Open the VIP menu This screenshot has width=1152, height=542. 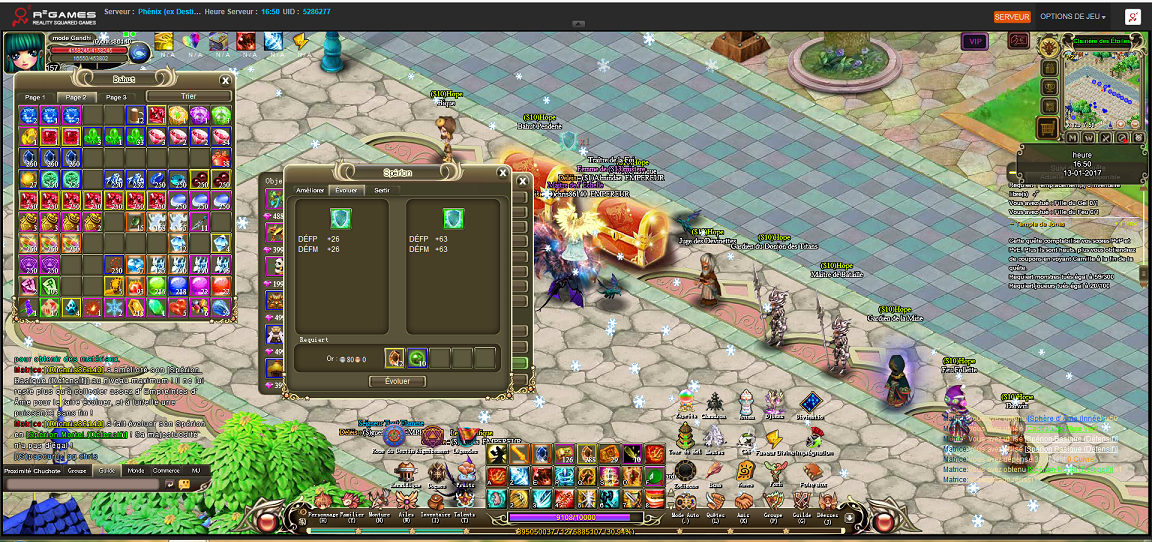pyautogui.click(x=974, y=41)
